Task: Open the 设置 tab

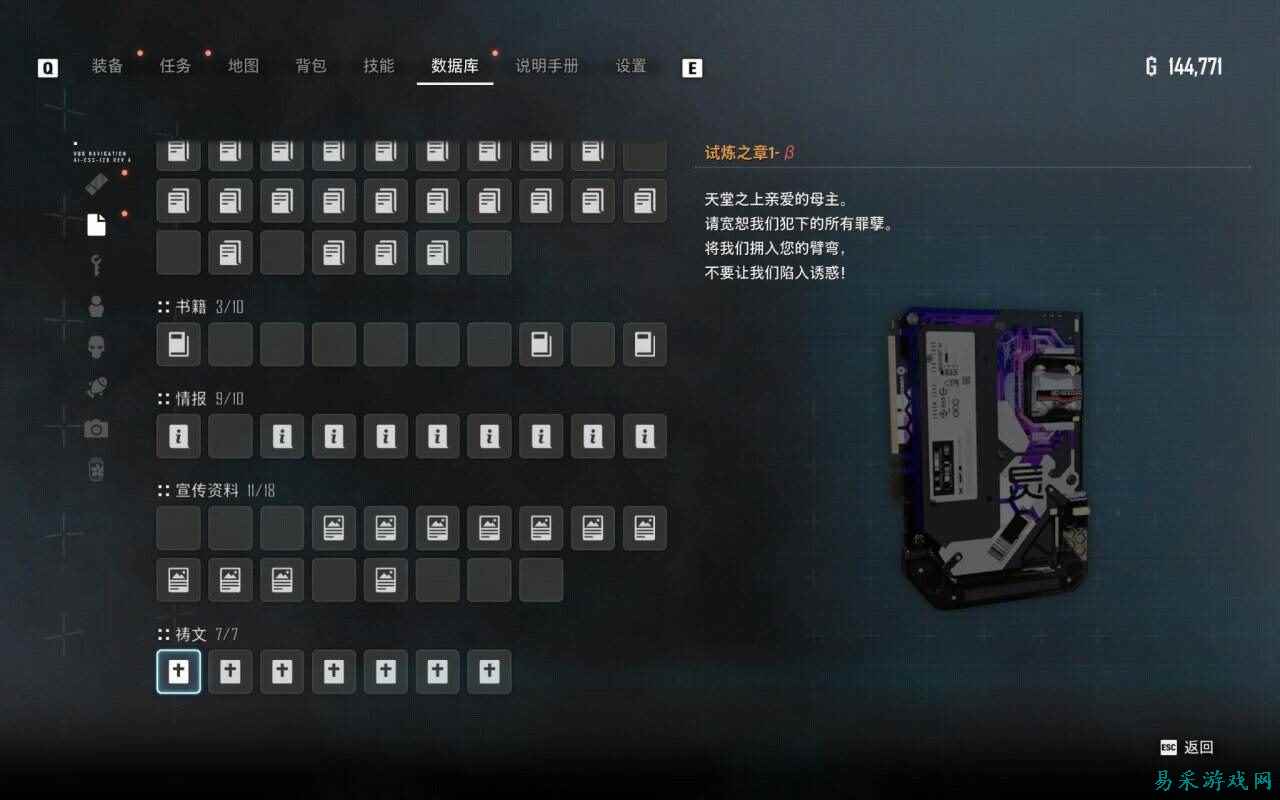Action: [629, 66]
